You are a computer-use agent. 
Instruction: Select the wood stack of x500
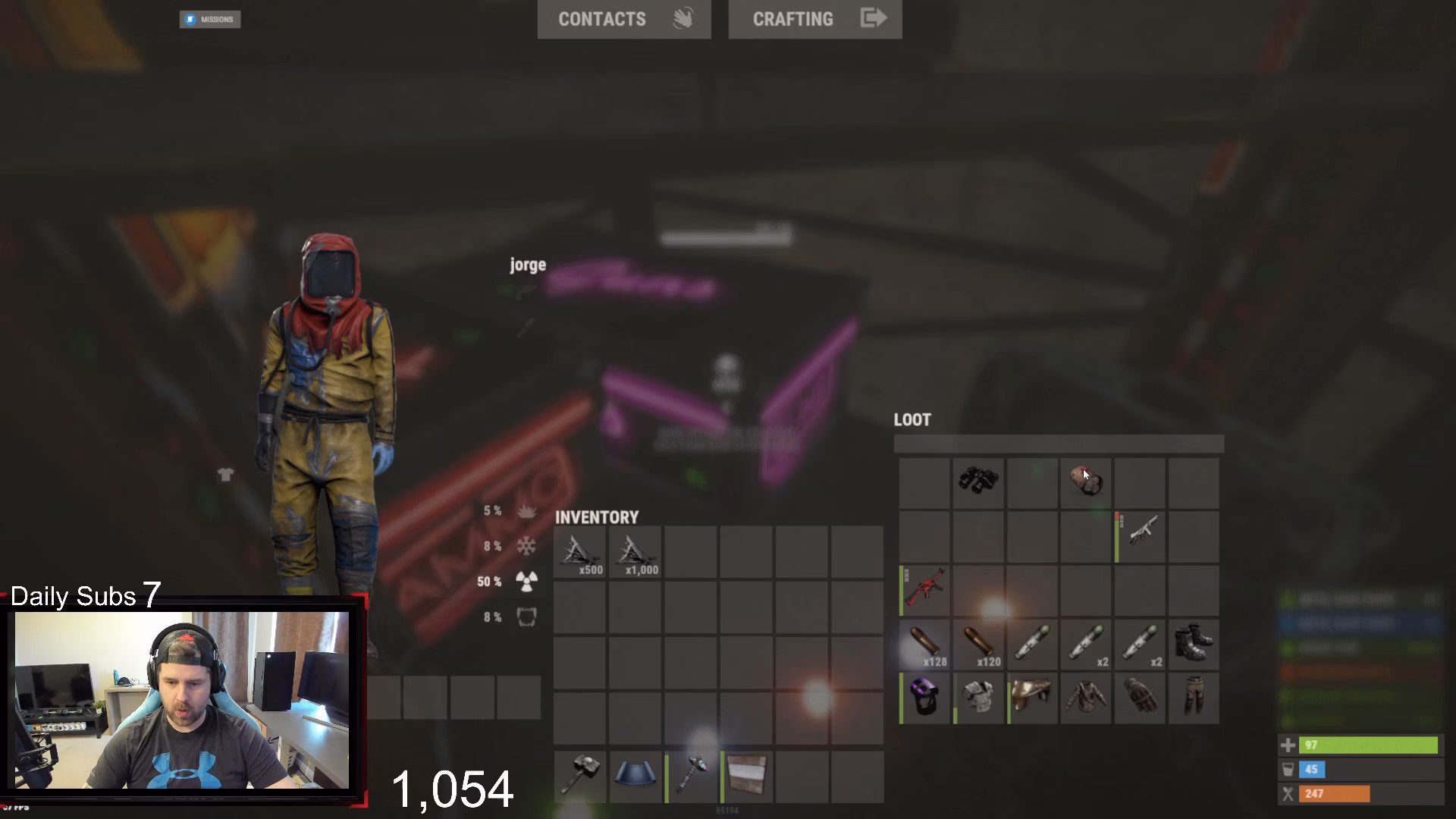tap(579, 552)
